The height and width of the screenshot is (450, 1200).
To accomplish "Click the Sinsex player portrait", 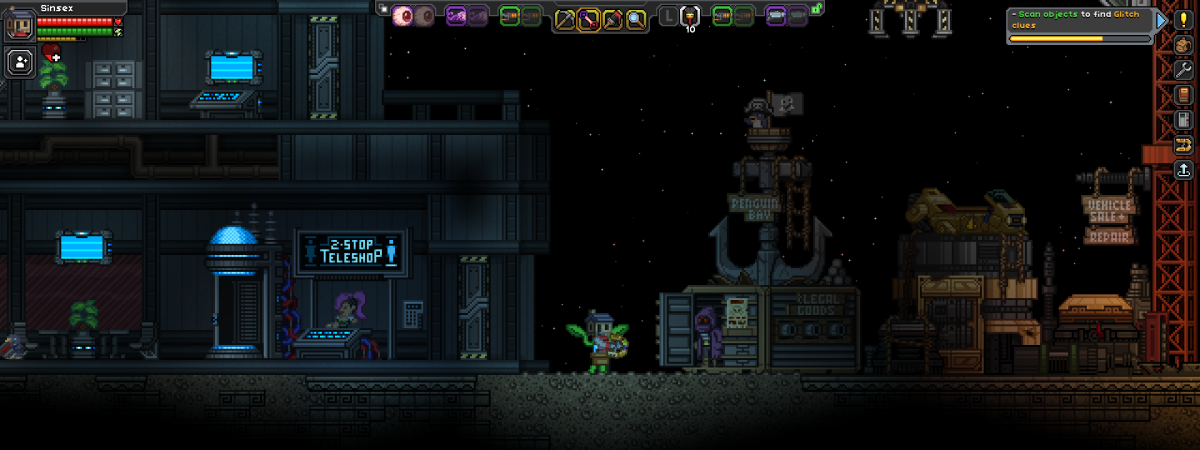I will (19, 22).
